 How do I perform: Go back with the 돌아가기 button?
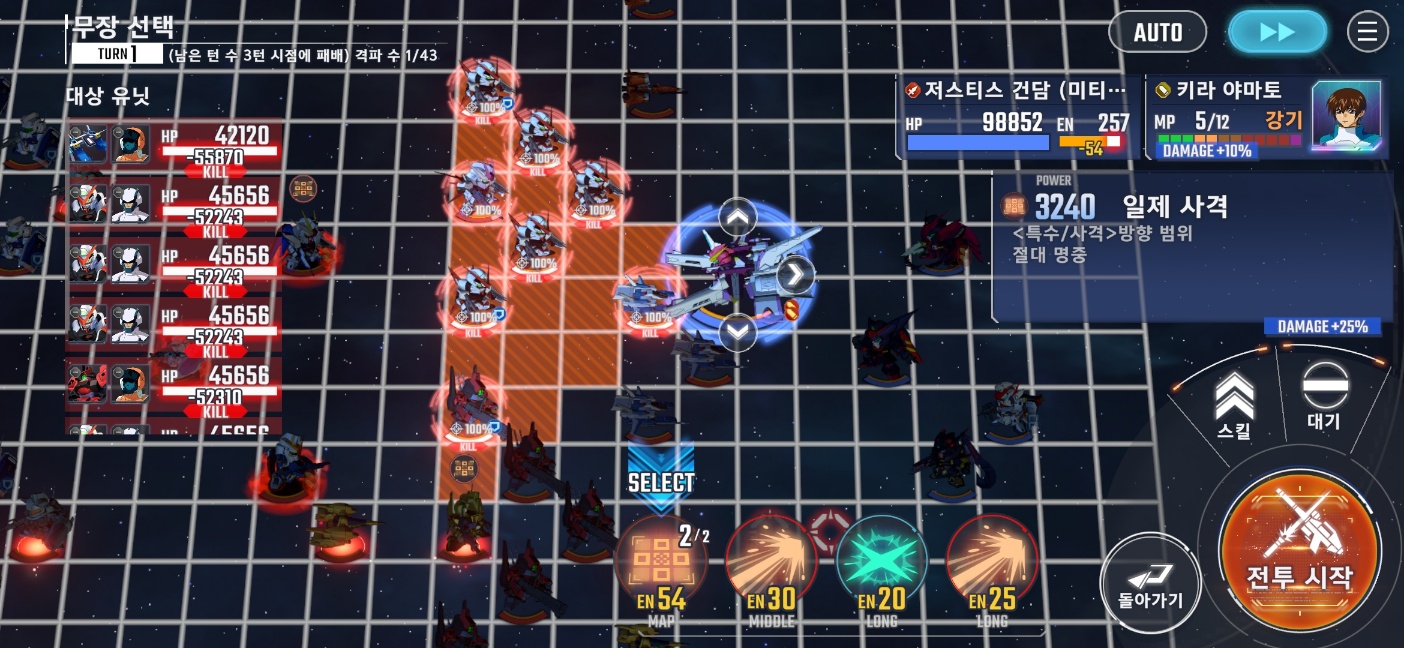(1150, 584)
